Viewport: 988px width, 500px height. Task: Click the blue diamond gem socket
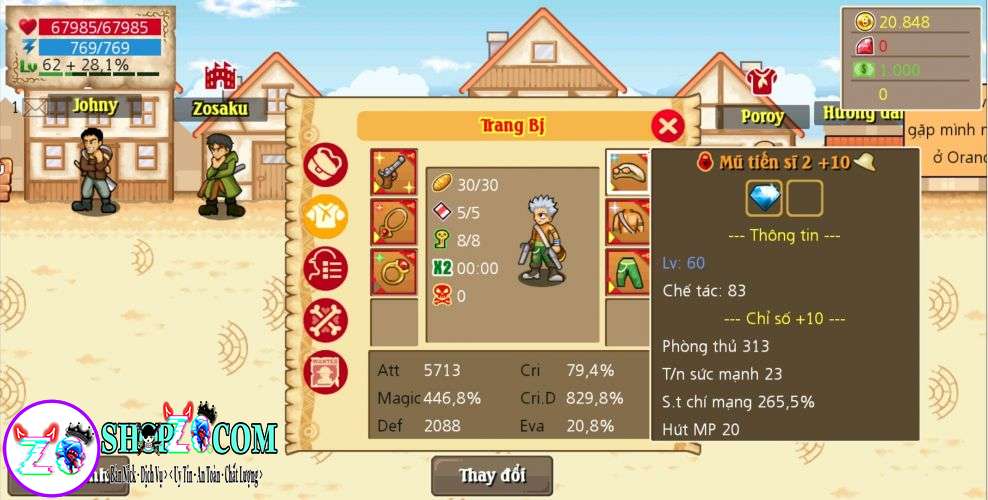pos(764,198)
